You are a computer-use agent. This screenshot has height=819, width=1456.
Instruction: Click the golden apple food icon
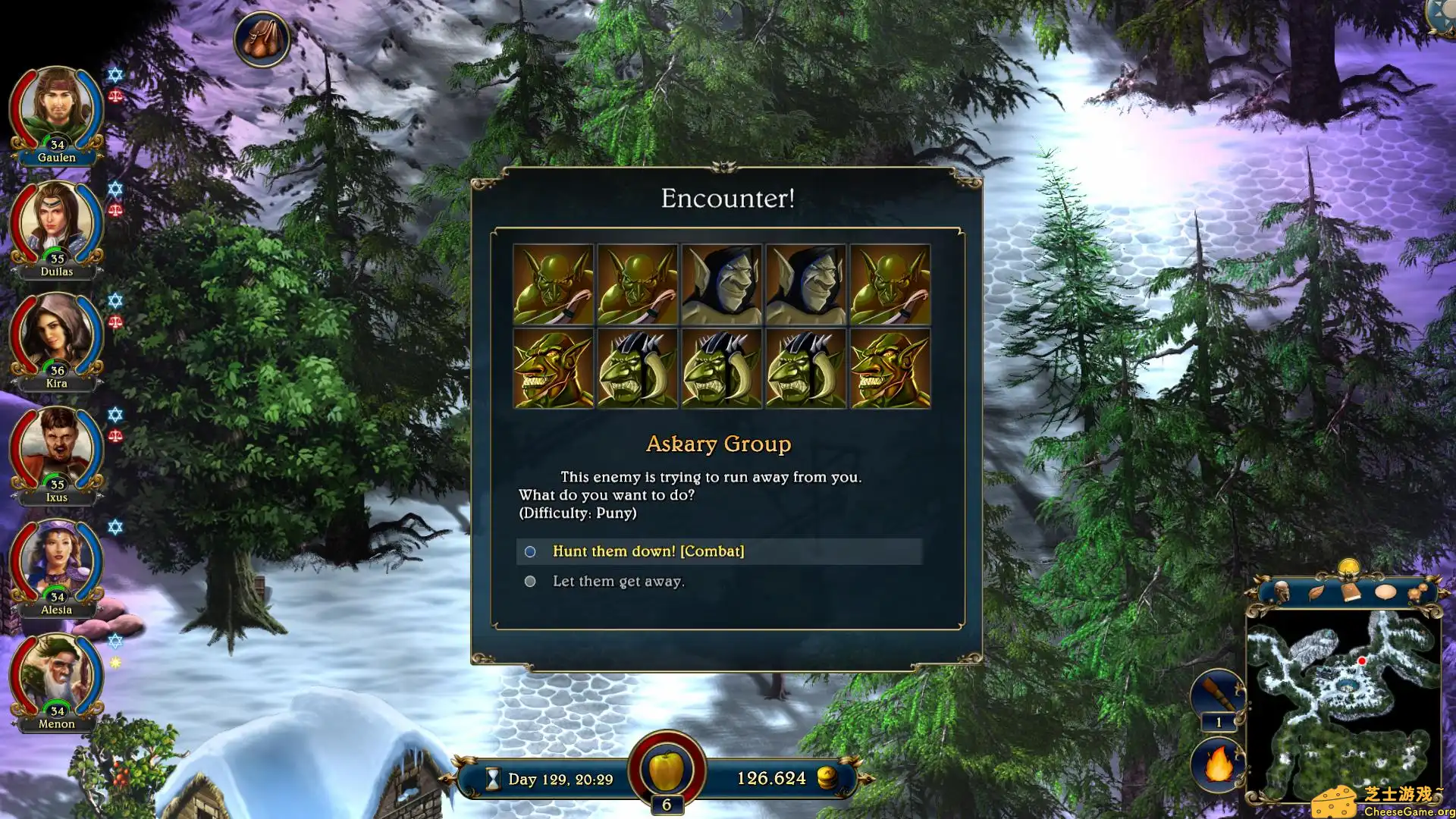click(x=667, y=770)
